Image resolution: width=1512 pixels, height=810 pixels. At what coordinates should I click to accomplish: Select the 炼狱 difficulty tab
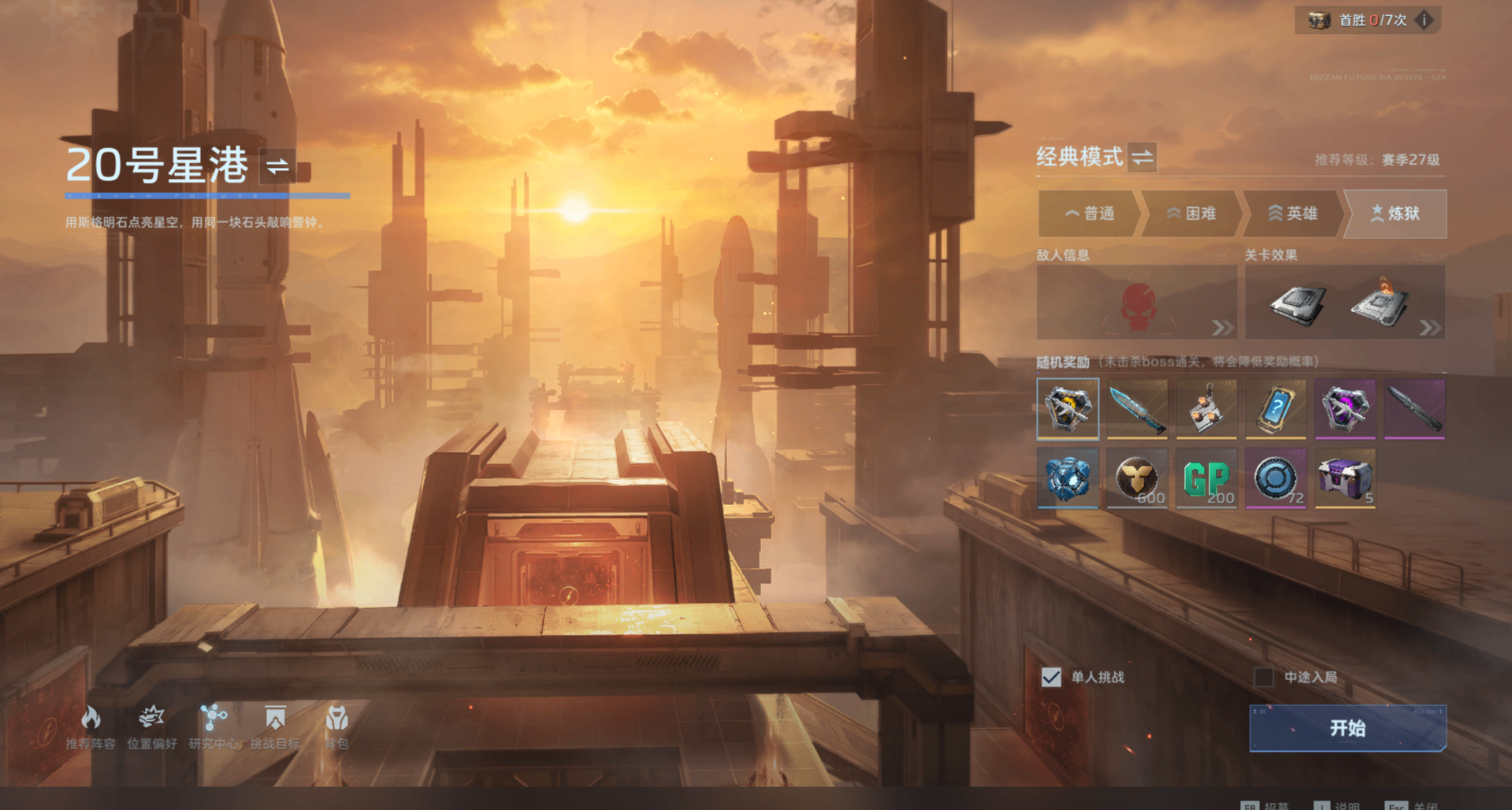coord(1395,214)
